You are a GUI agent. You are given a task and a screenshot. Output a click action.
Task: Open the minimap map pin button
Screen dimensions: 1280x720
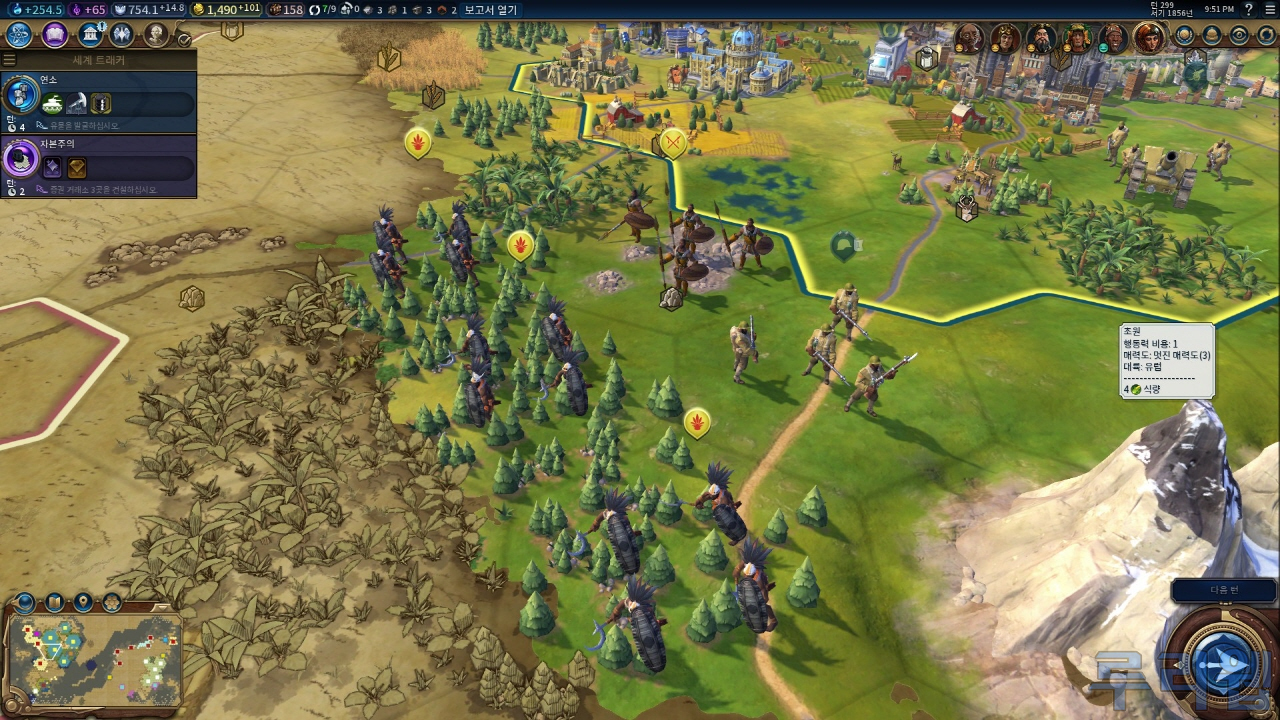[83, 602]
